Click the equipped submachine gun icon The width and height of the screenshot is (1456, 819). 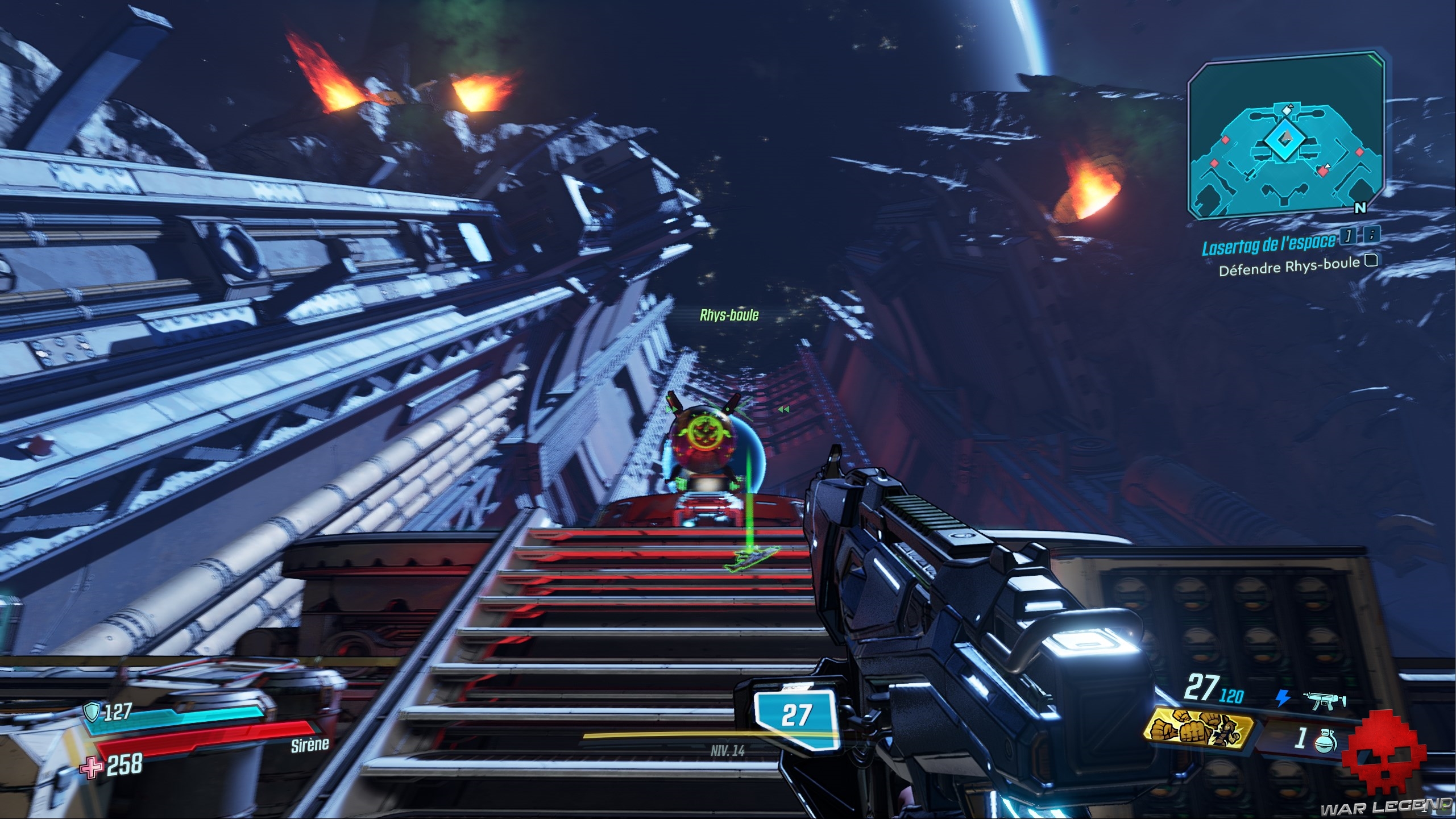[1328, 700]
